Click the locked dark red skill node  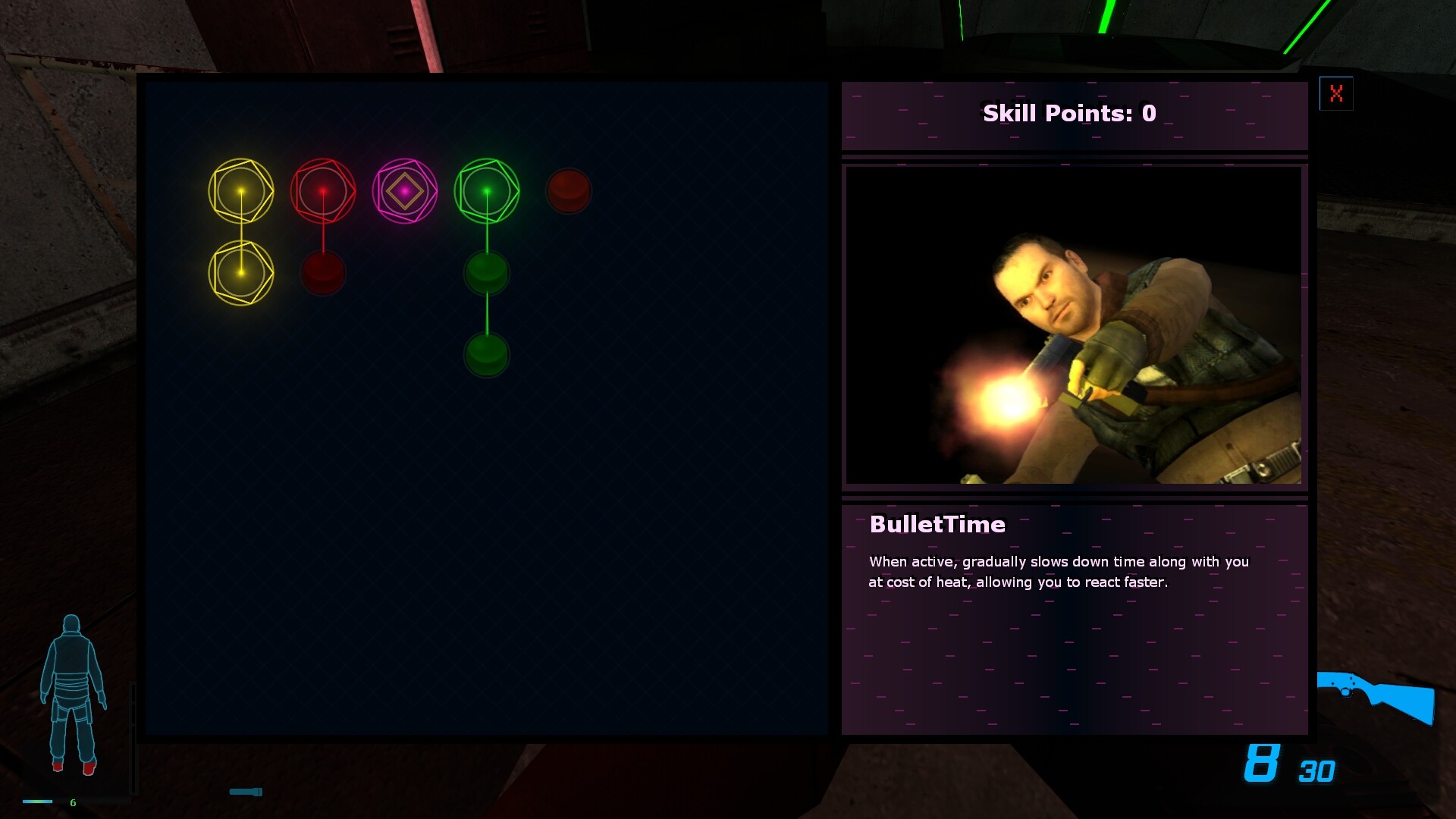(570, 191)
